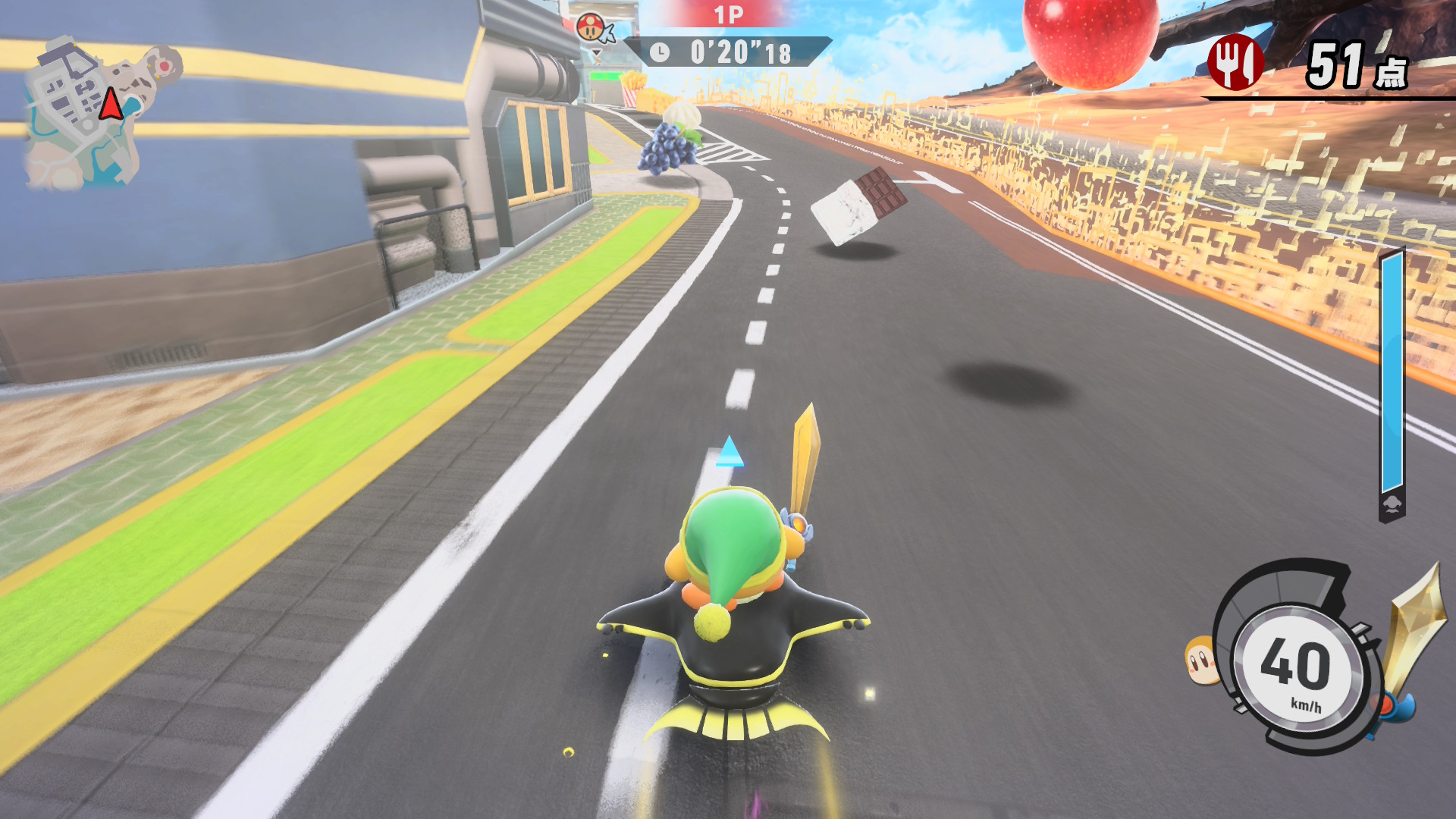Click the pink target marker on minimap
This screenshot has width=1456, height=819.
(164, 67)
